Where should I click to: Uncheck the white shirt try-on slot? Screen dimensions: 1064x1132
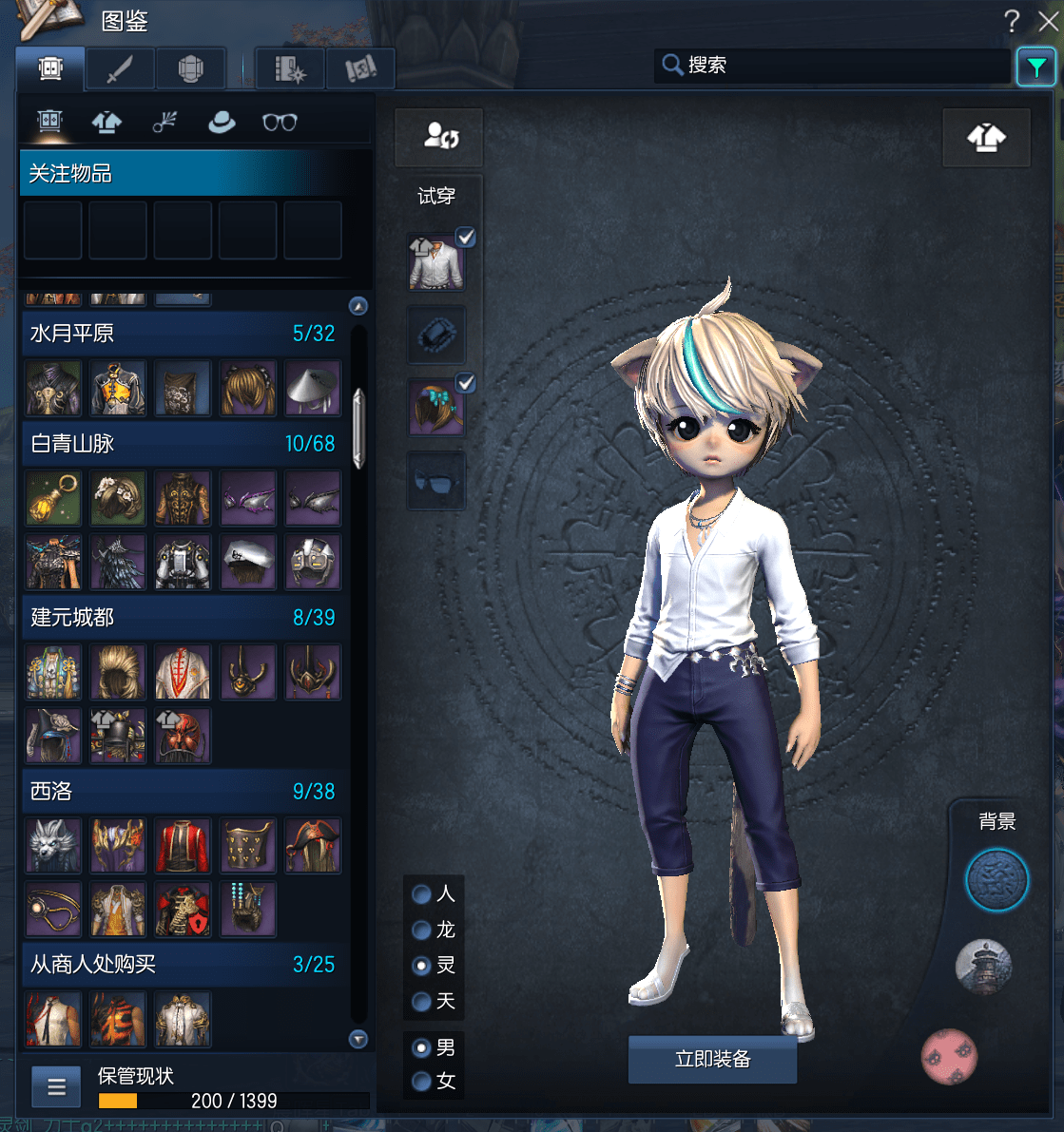[465, 238]
